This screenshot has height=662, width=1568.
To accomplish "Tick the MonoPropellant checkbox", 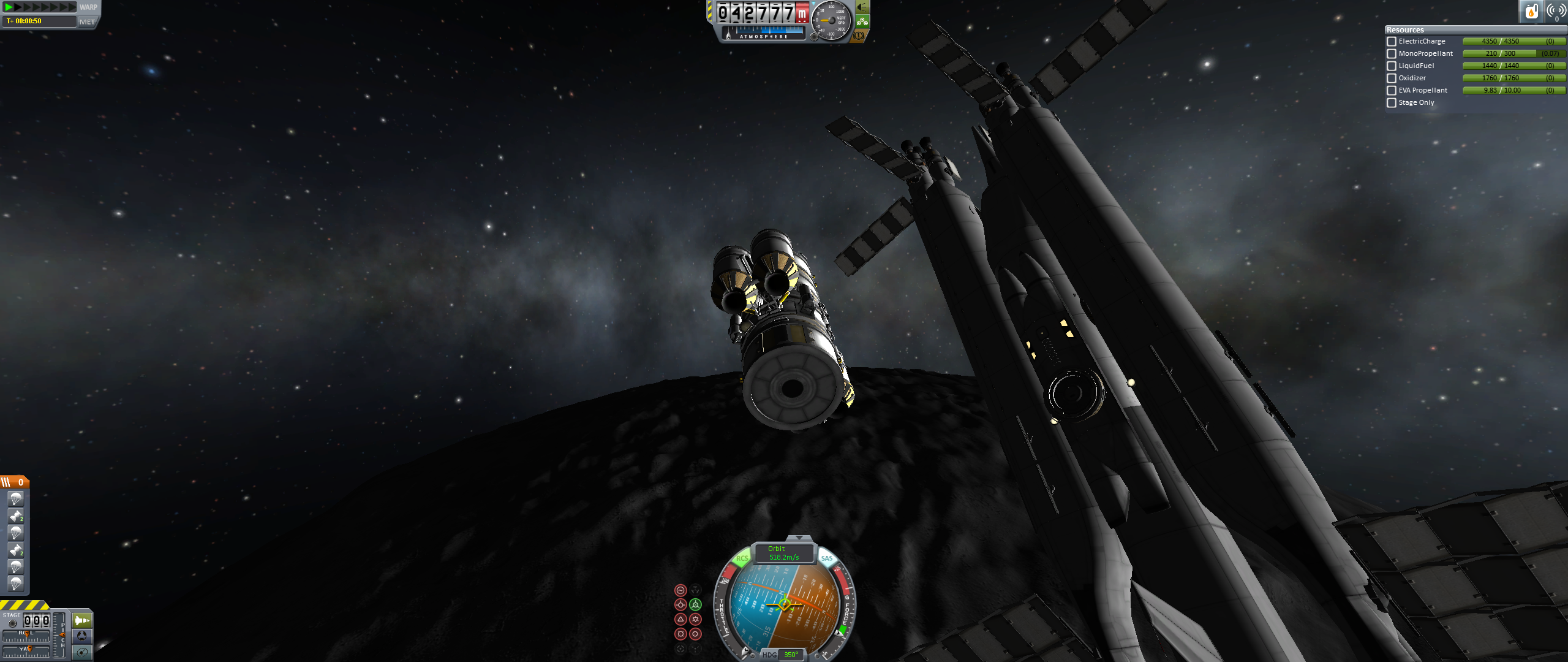I will pos(1392,54).
